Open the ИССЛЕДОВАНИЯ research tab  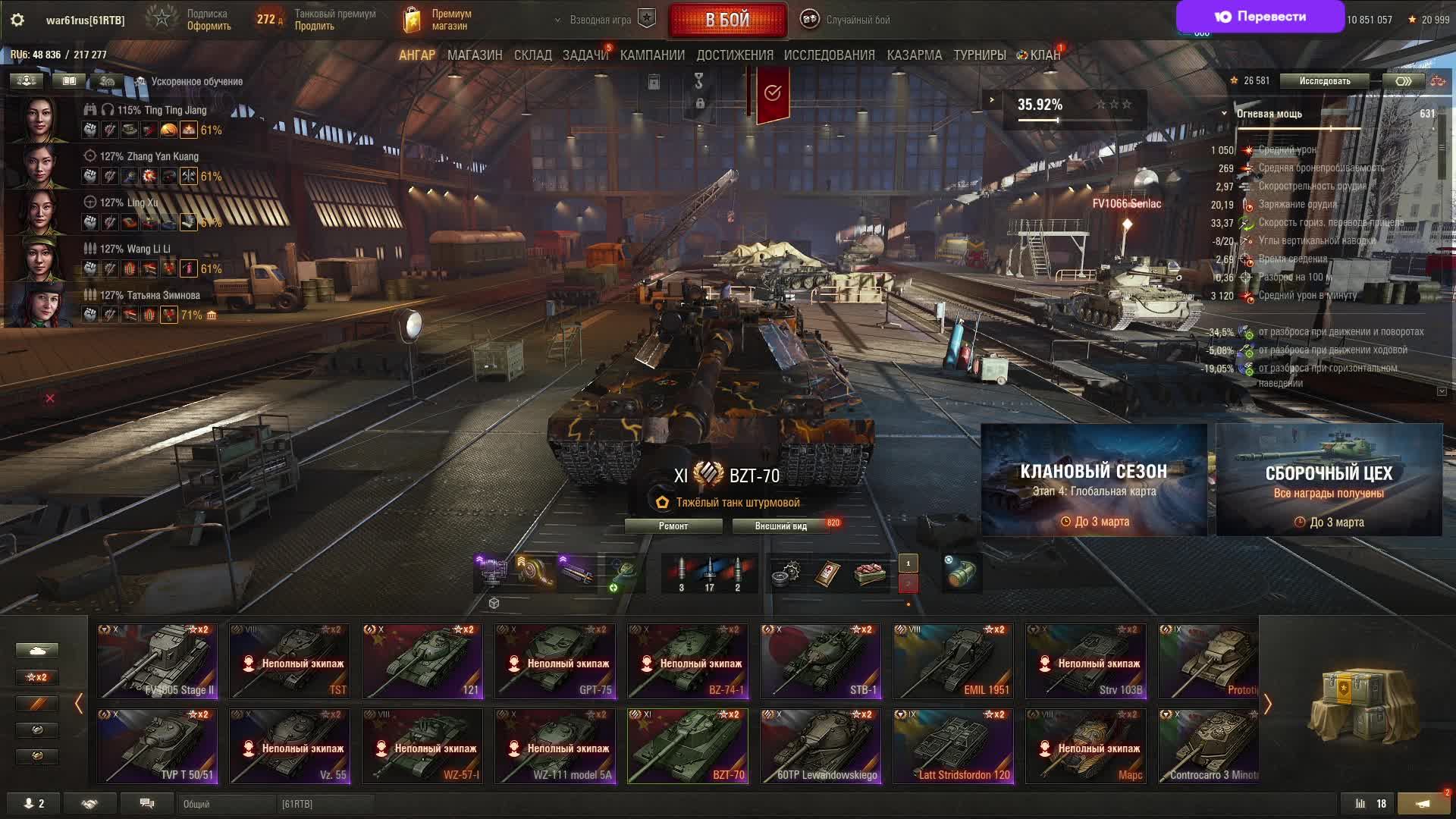tap(829, 55)
